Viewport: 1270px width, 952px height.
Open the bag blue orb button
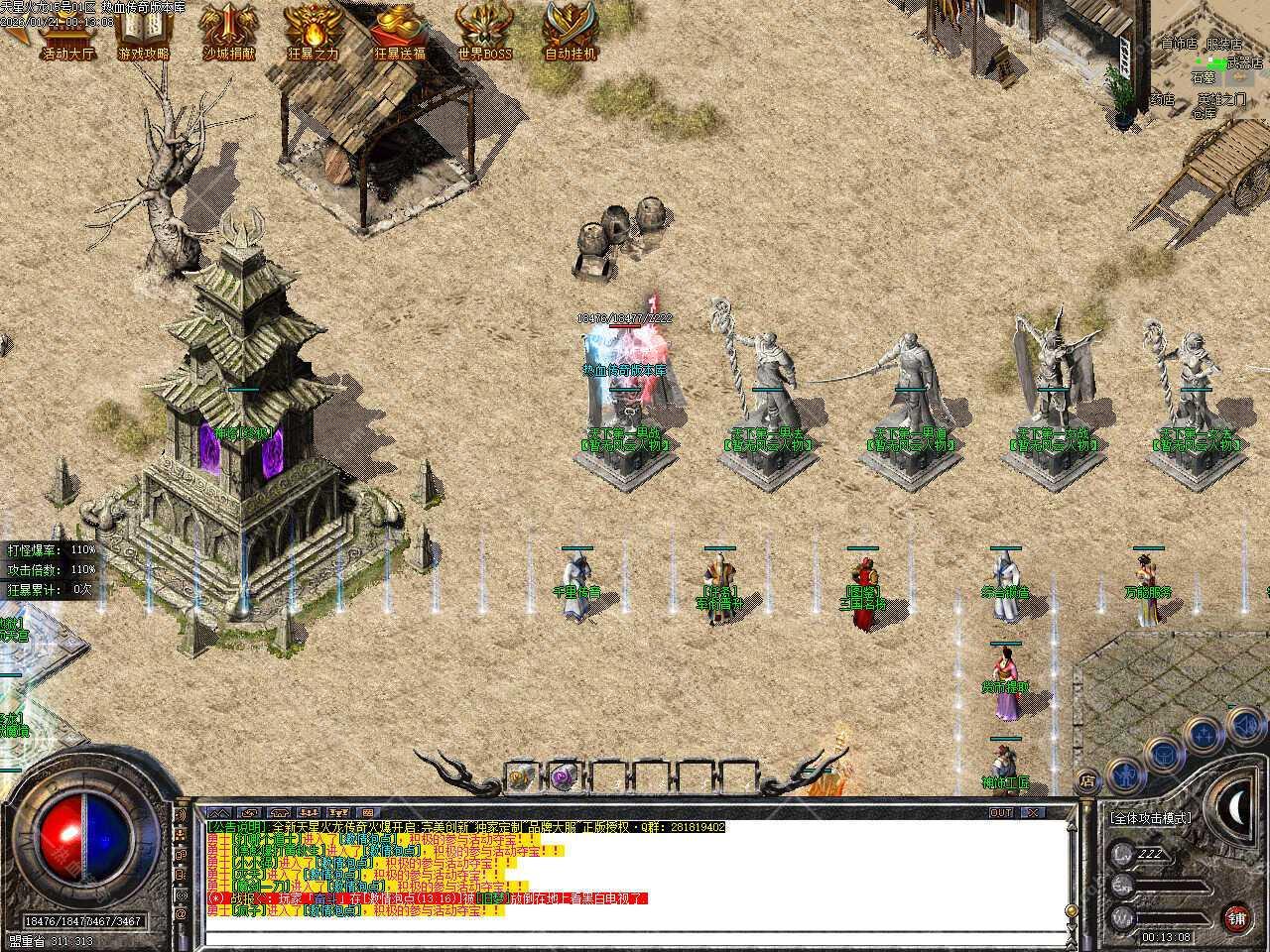[x=1164, y=753]
